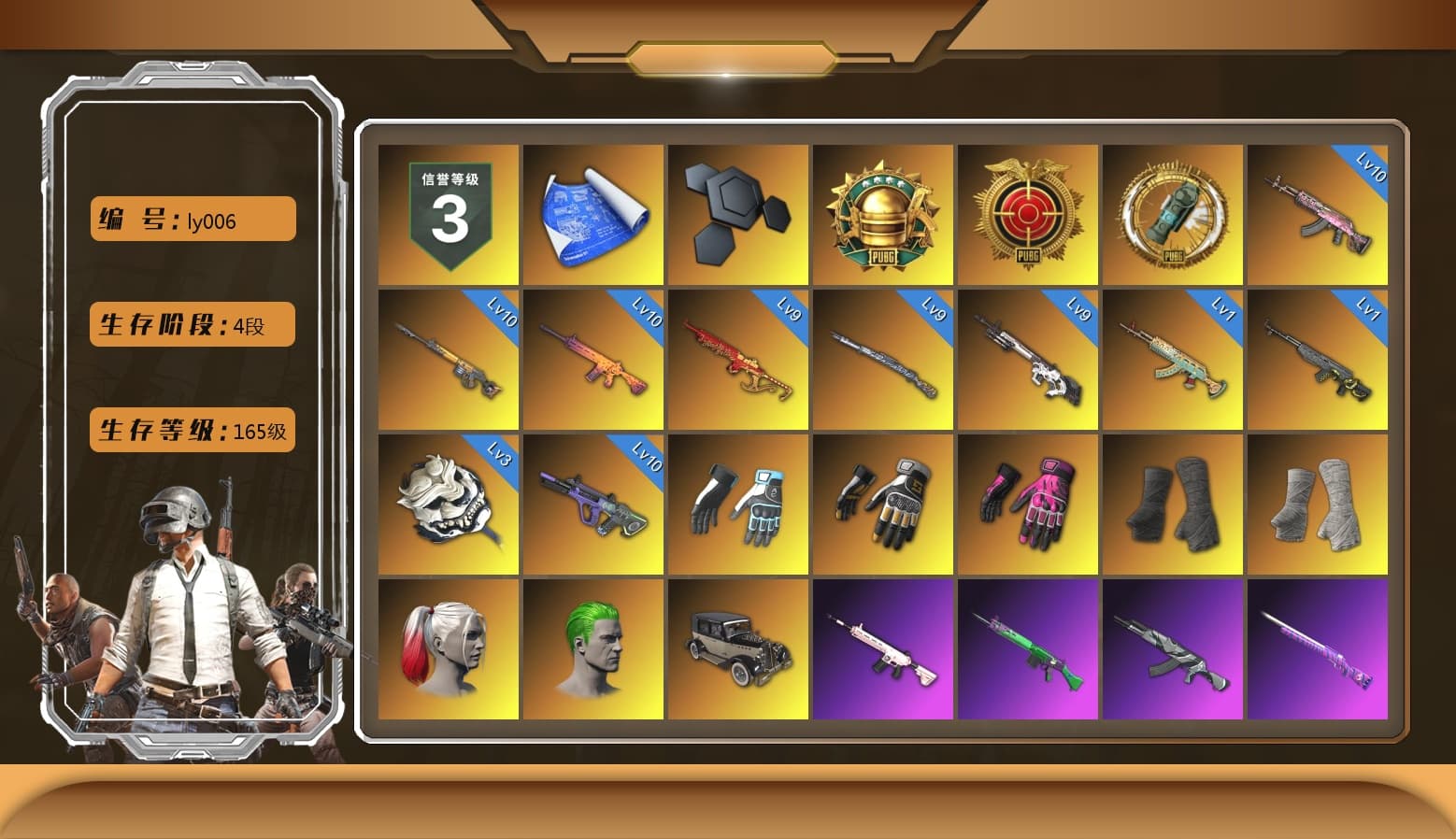Select the green-haired Joker head item

click(592, 649)
